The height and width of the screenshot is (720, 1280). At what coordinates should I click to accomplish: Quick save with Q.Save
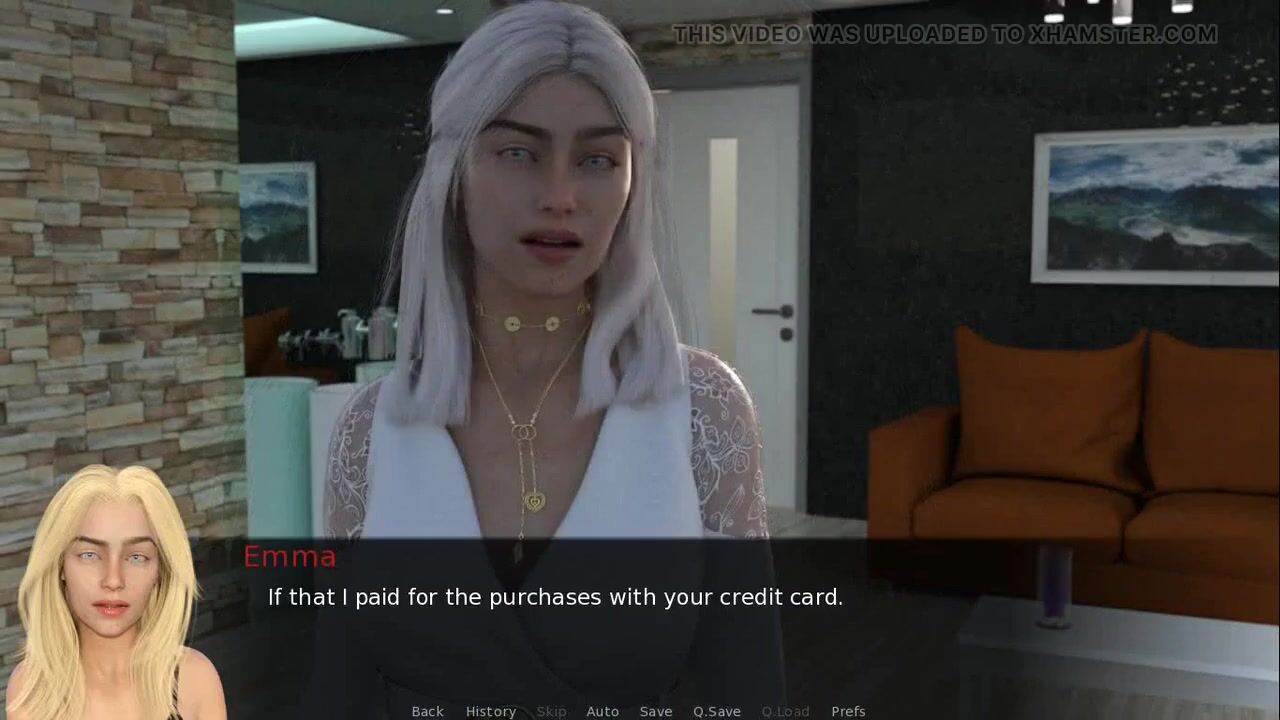click(716, 711)
